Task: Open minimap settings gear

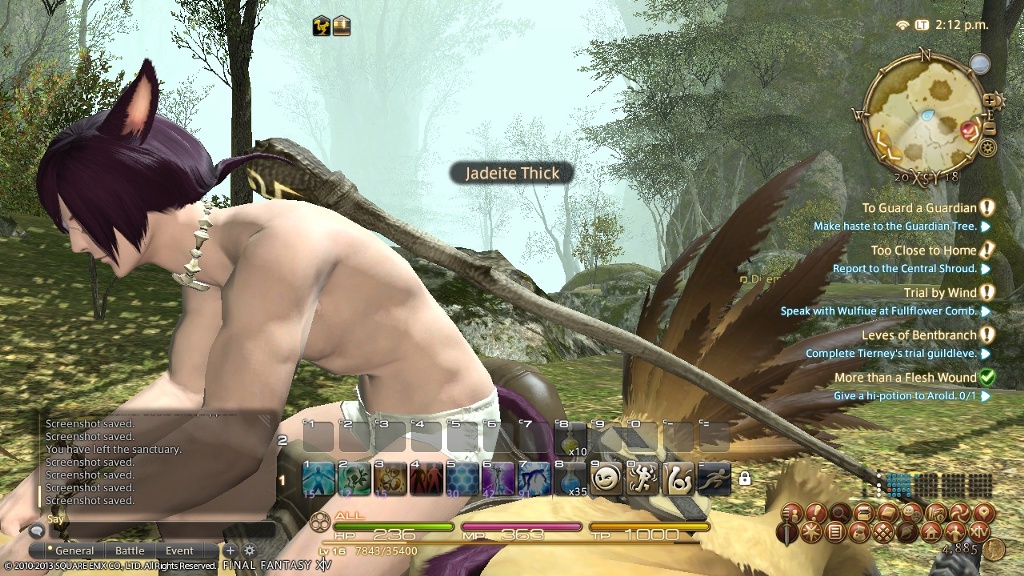Action: click(x=988, y=148)
